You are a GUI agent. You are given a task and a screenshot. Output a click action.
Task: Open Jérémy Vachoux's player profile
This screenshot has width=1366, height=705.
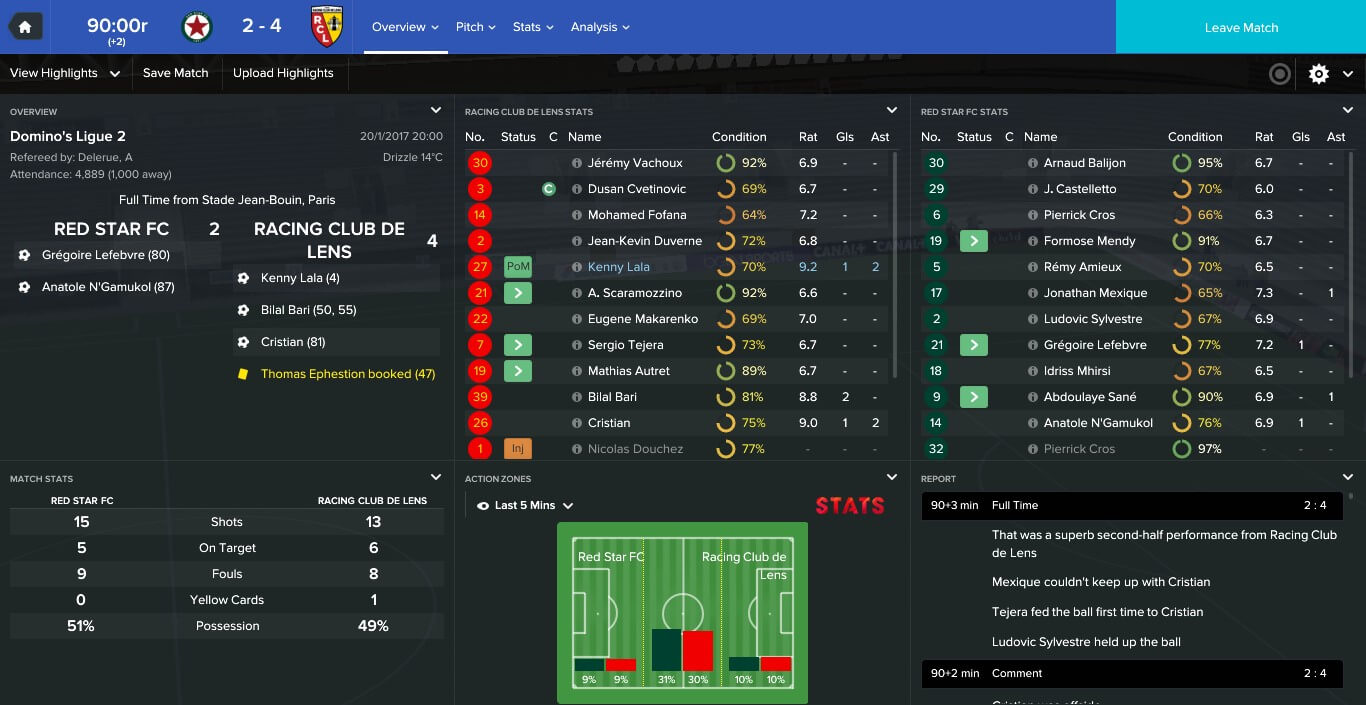635,163
